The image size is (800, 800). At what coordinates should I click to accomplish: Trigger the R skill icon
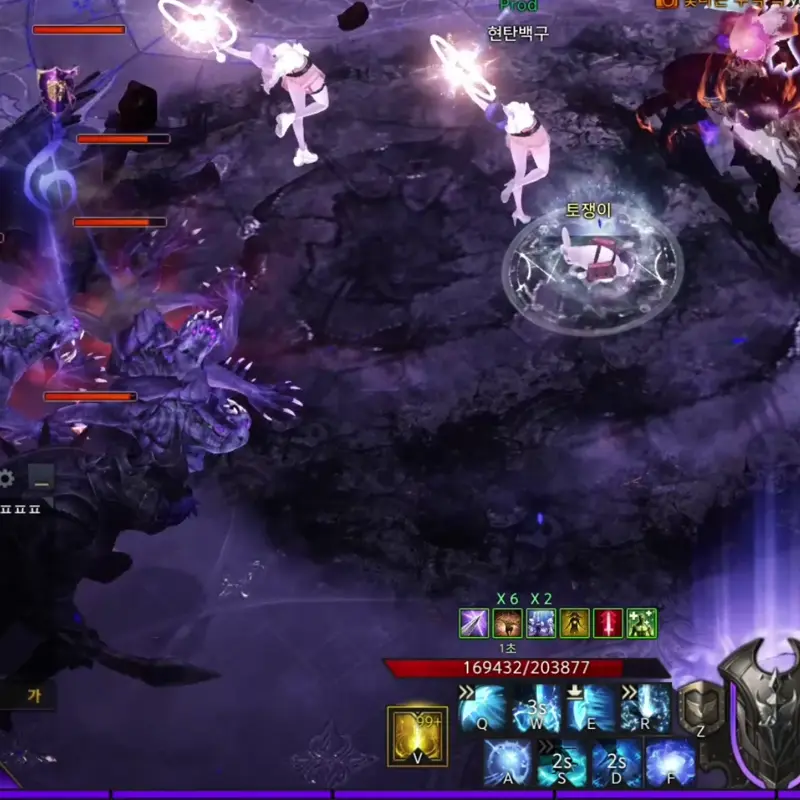coord(645,708)
